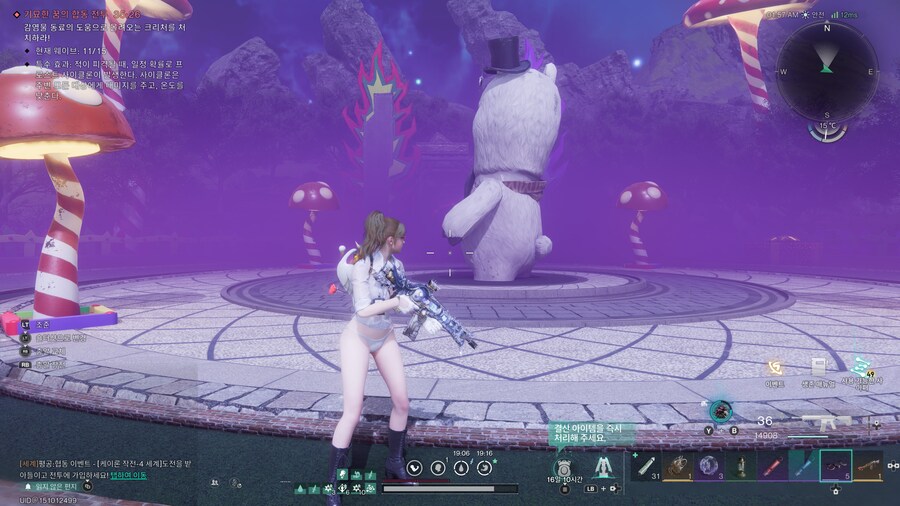The height and width of the screenshot is (506, 900).
Task: Open the character outfit figure icon
Action: pos(603,467)
